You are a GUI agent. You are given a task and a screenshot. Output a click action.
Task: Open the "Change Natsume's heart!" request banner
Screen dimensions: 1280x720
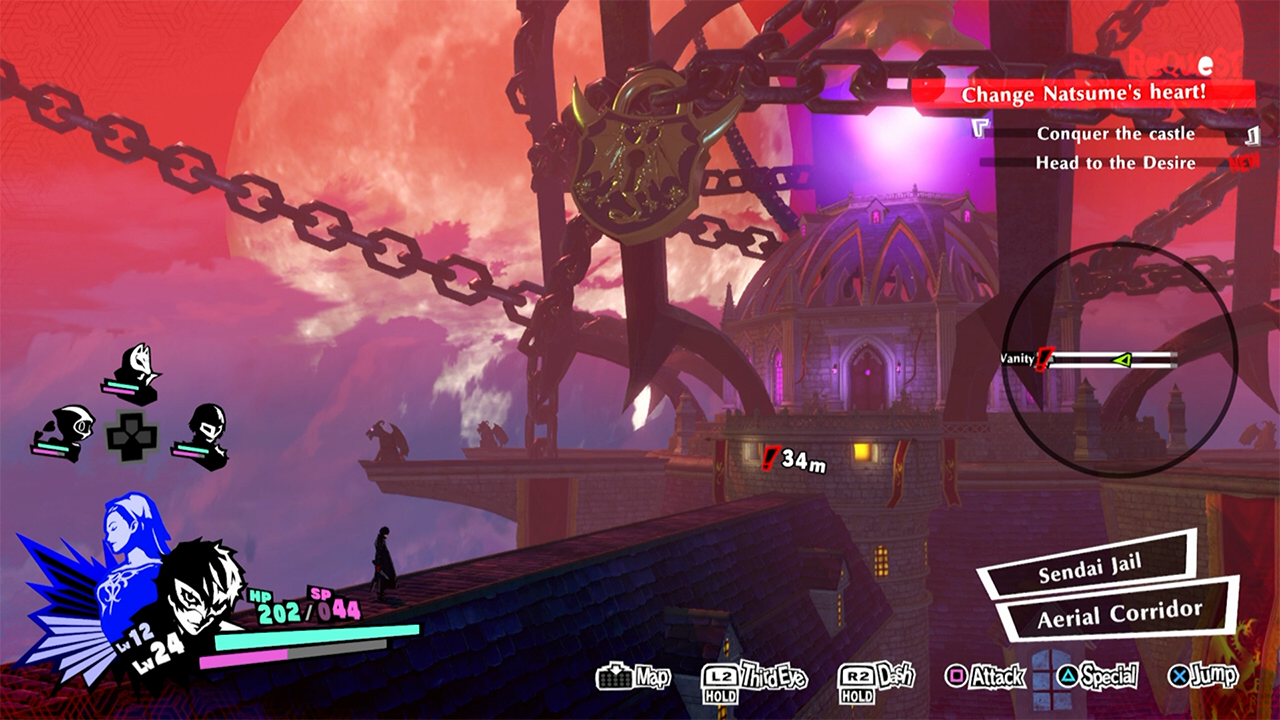[1084, 95]
